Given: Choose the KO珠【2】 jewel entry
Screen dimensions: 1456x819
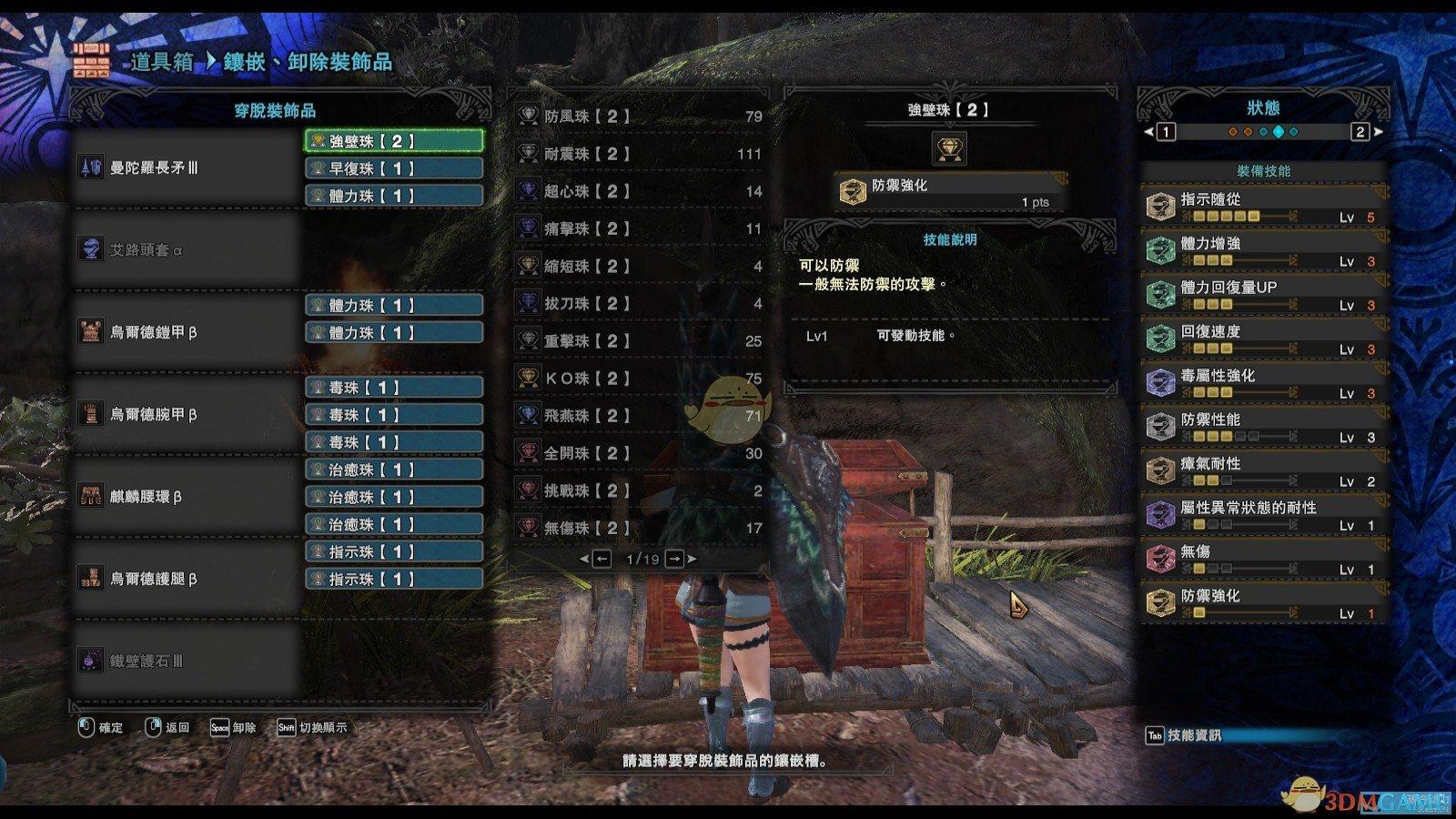Looking at the screenshot, I should click(639, 378).
